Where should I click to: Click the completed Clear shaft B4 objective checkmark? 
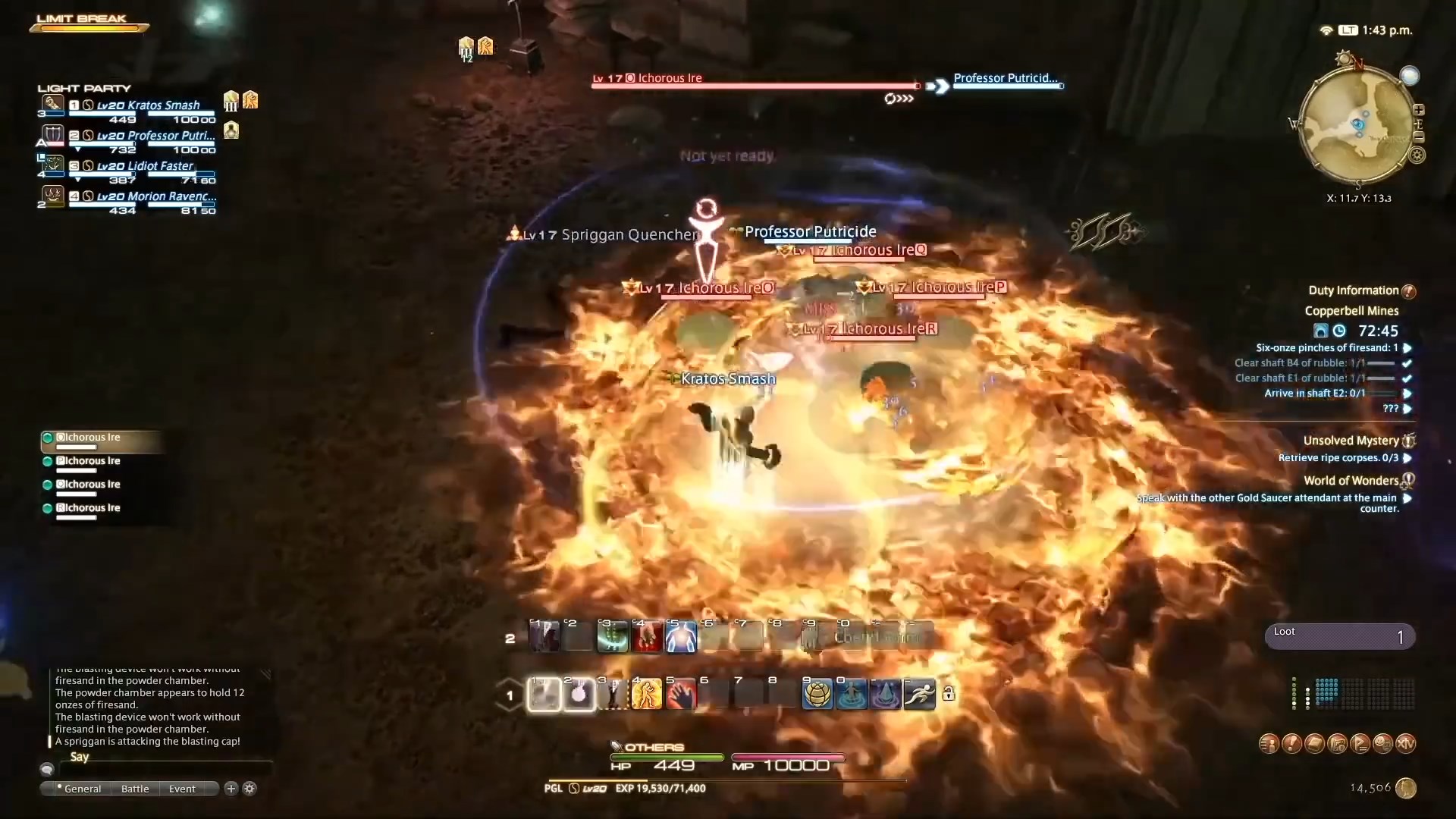1409,363
